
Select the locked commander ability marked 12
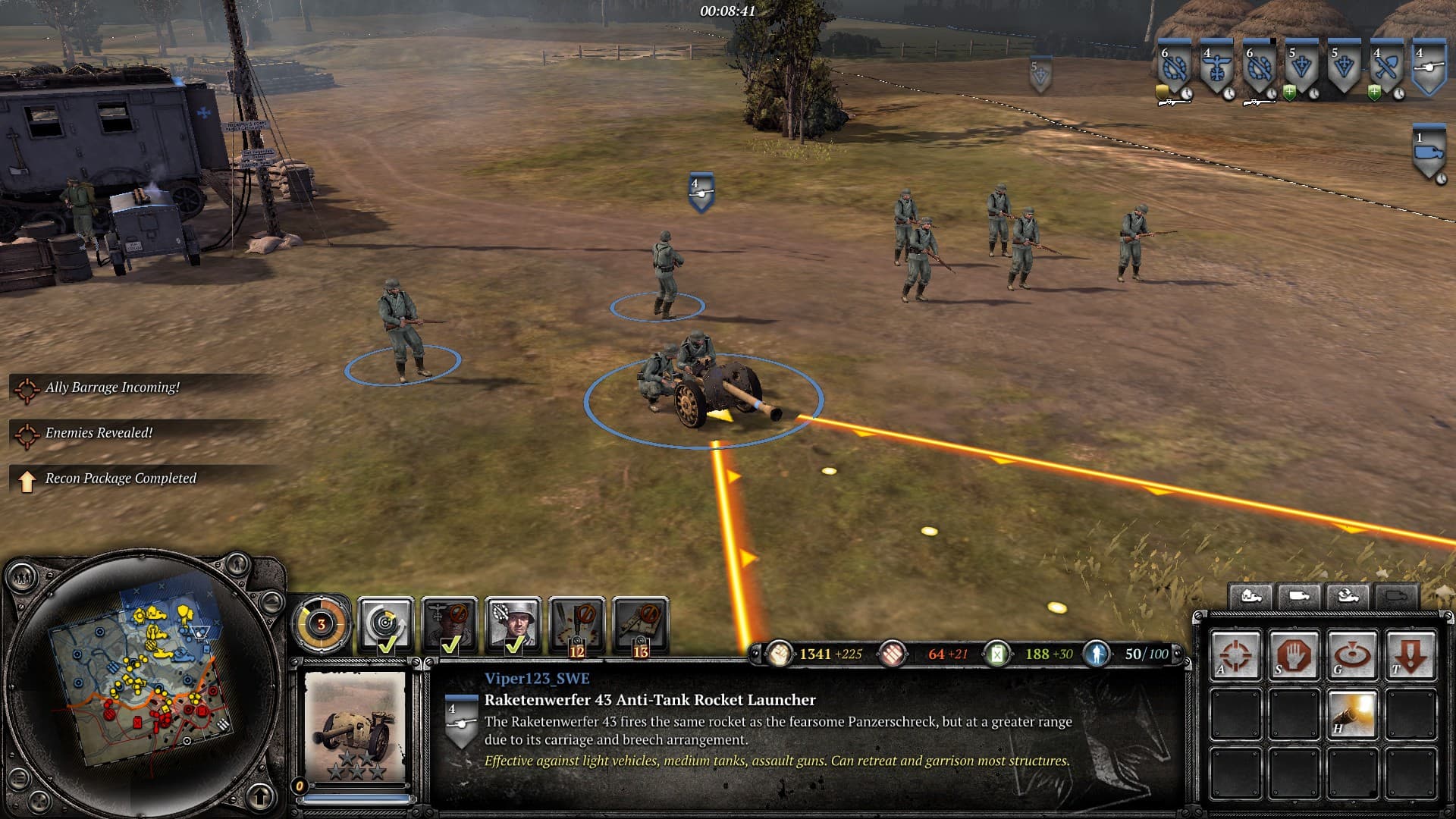[577, 623]
